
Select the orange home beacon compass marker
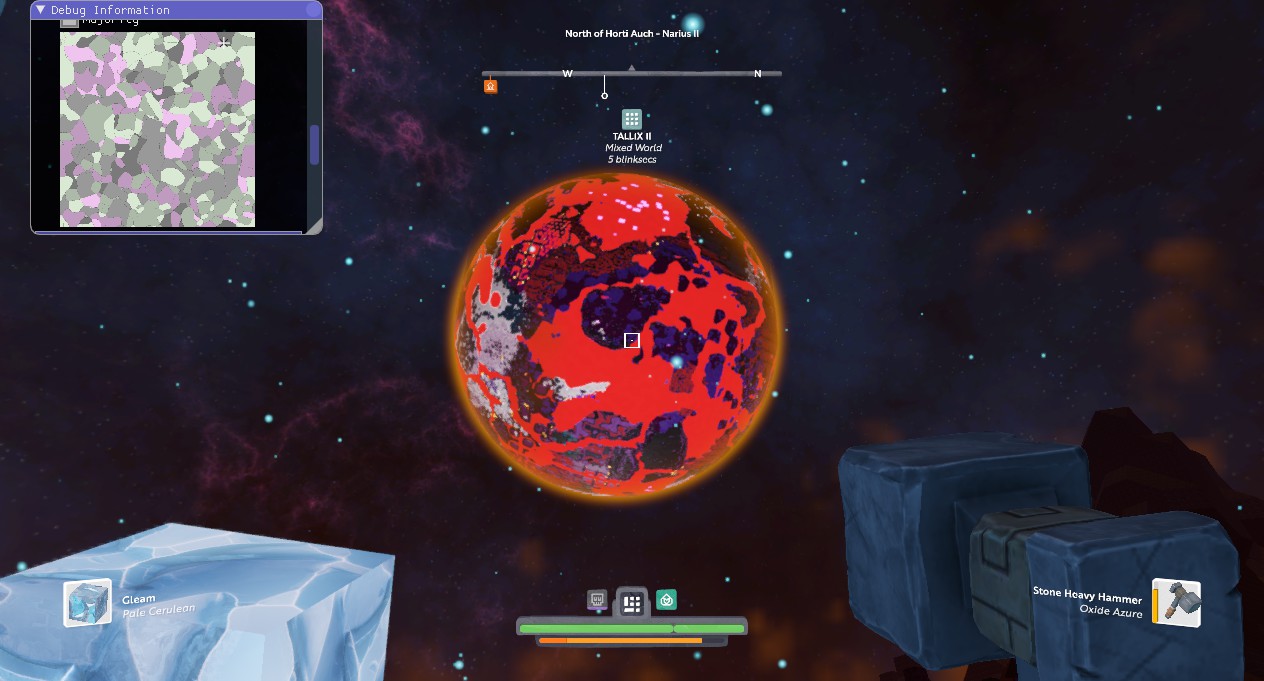tap(490, 86)
